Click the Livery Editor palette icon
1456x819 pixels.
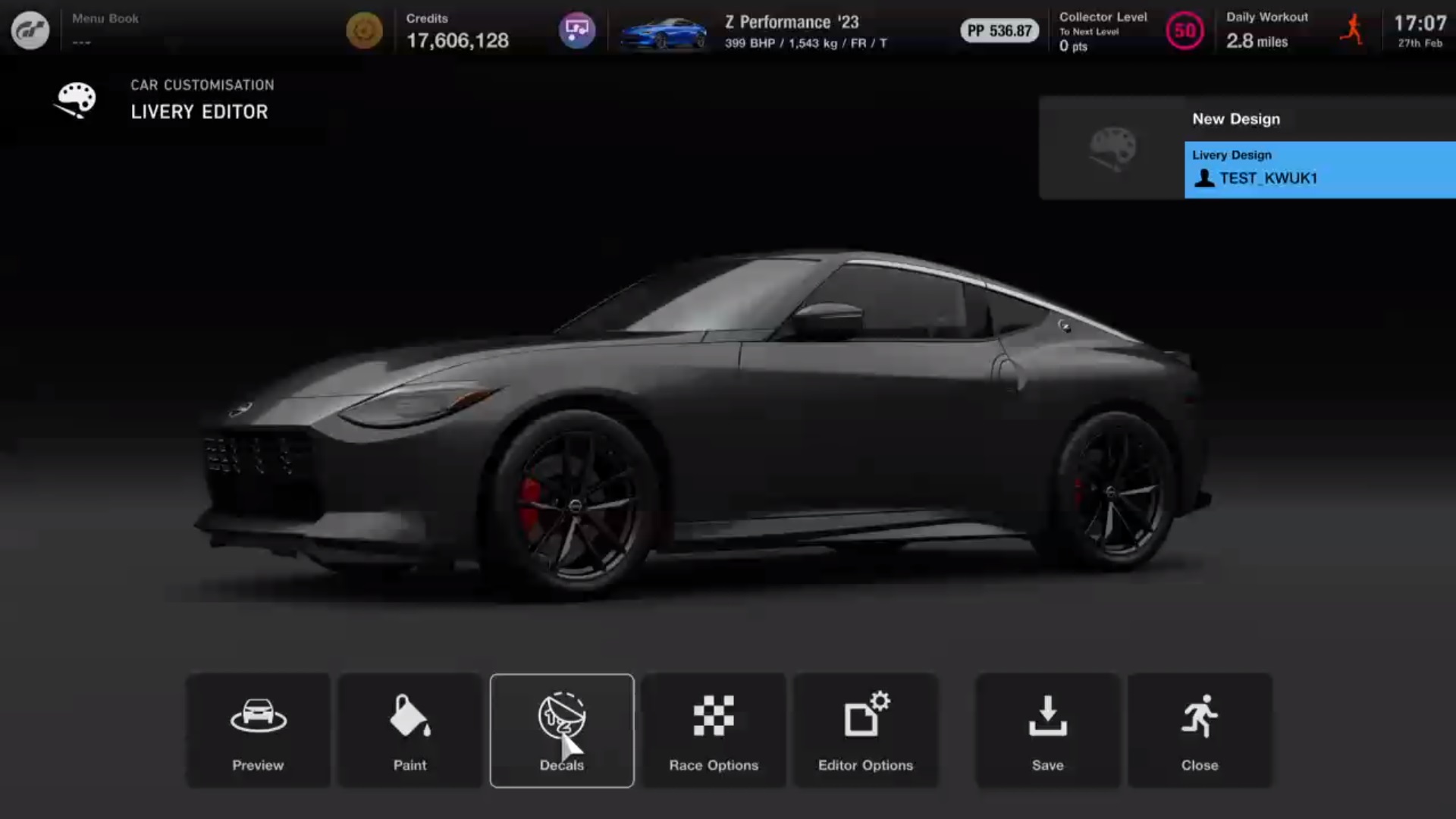pyautogui.click(x=75, y=99)
